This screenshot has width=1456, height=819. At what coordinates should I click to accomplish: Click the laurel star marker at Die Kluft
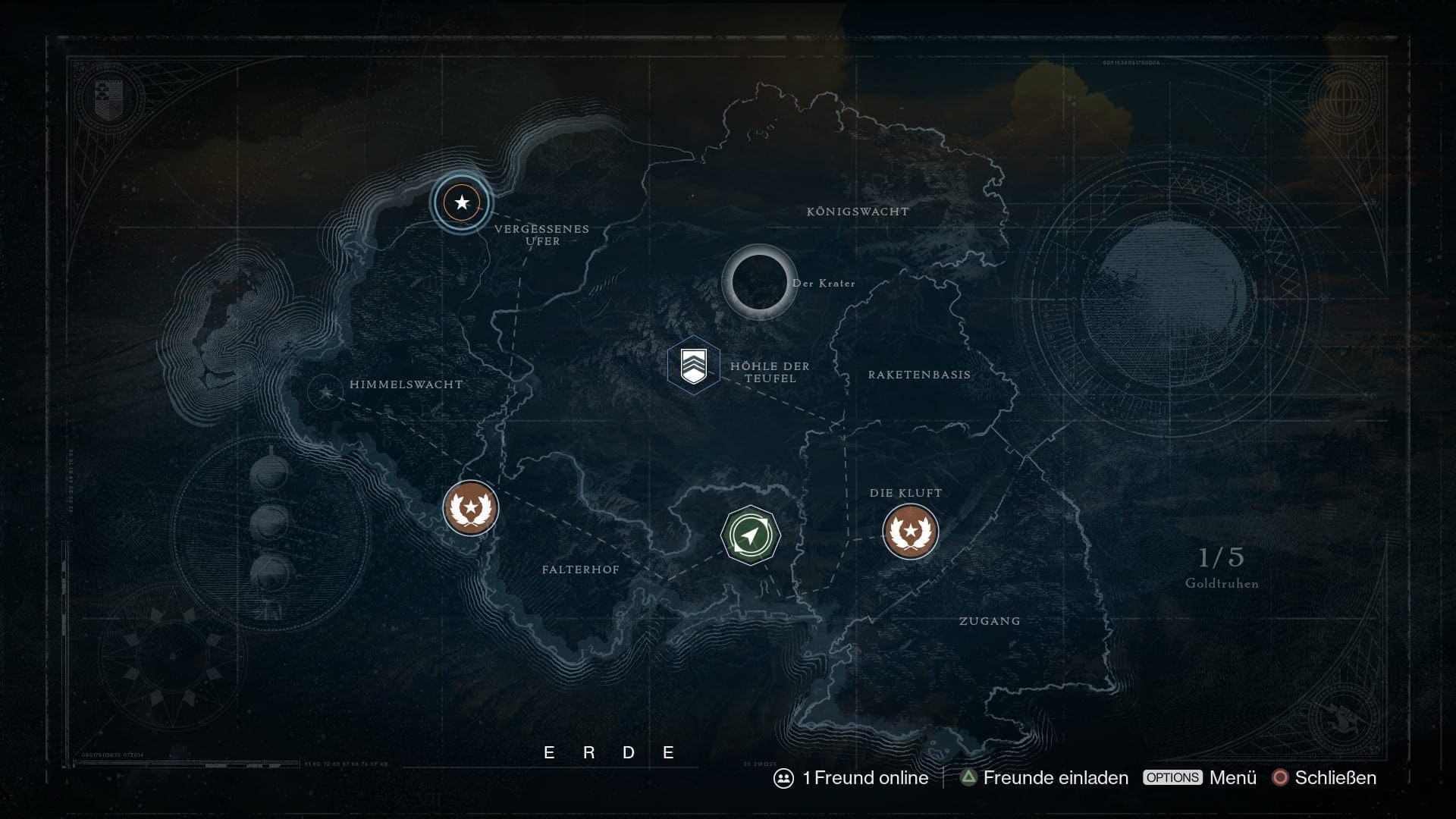[910, 532]
